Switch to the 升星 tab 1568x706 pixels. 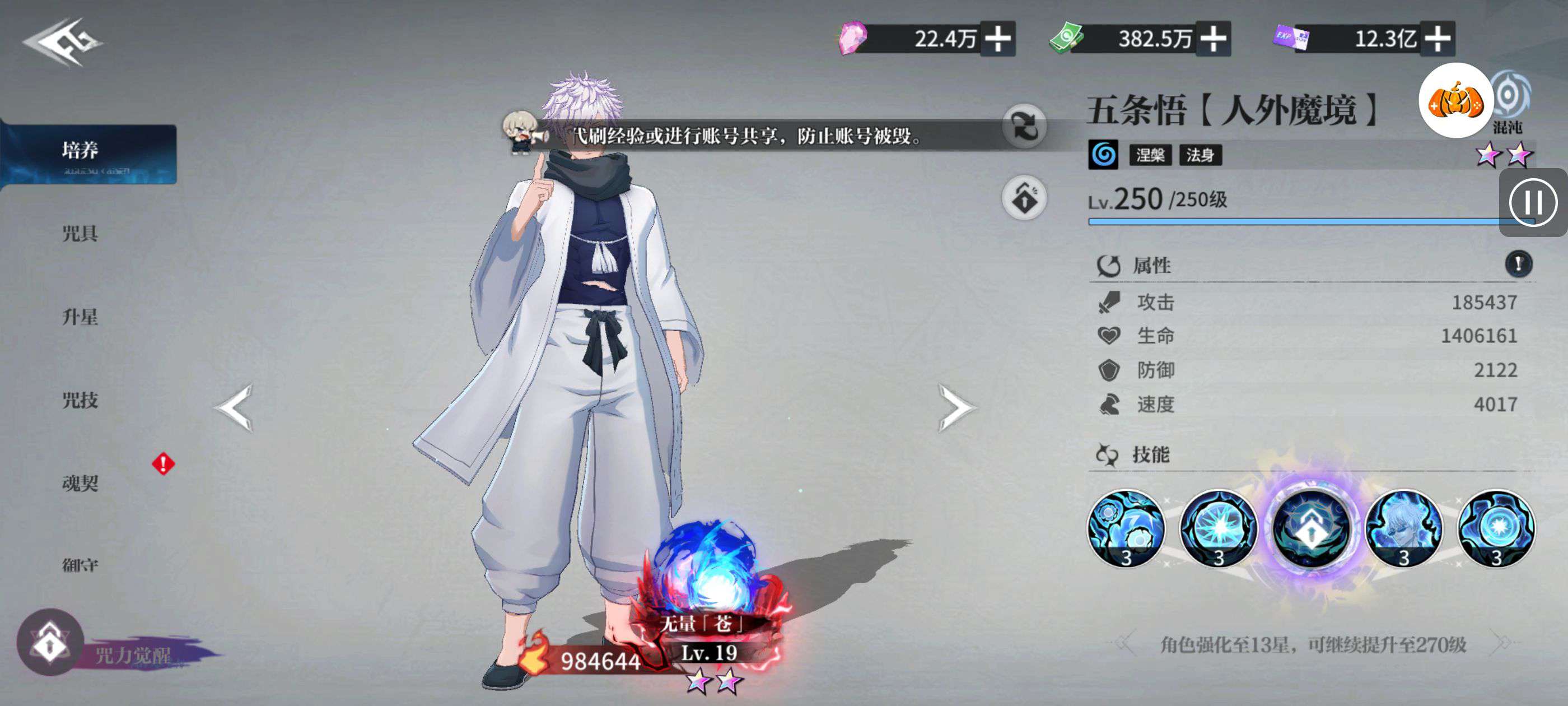tap(80, 317)
